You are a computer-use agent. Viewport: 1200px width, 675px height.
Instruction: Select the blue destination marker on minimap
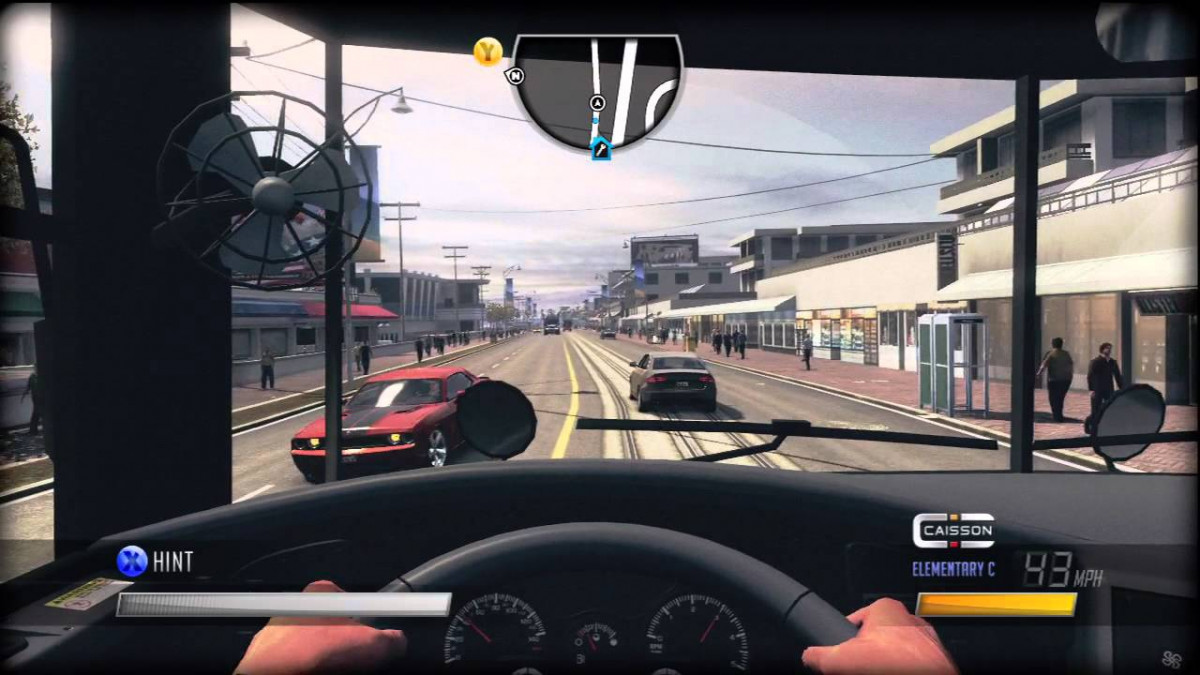pos(600,150)
